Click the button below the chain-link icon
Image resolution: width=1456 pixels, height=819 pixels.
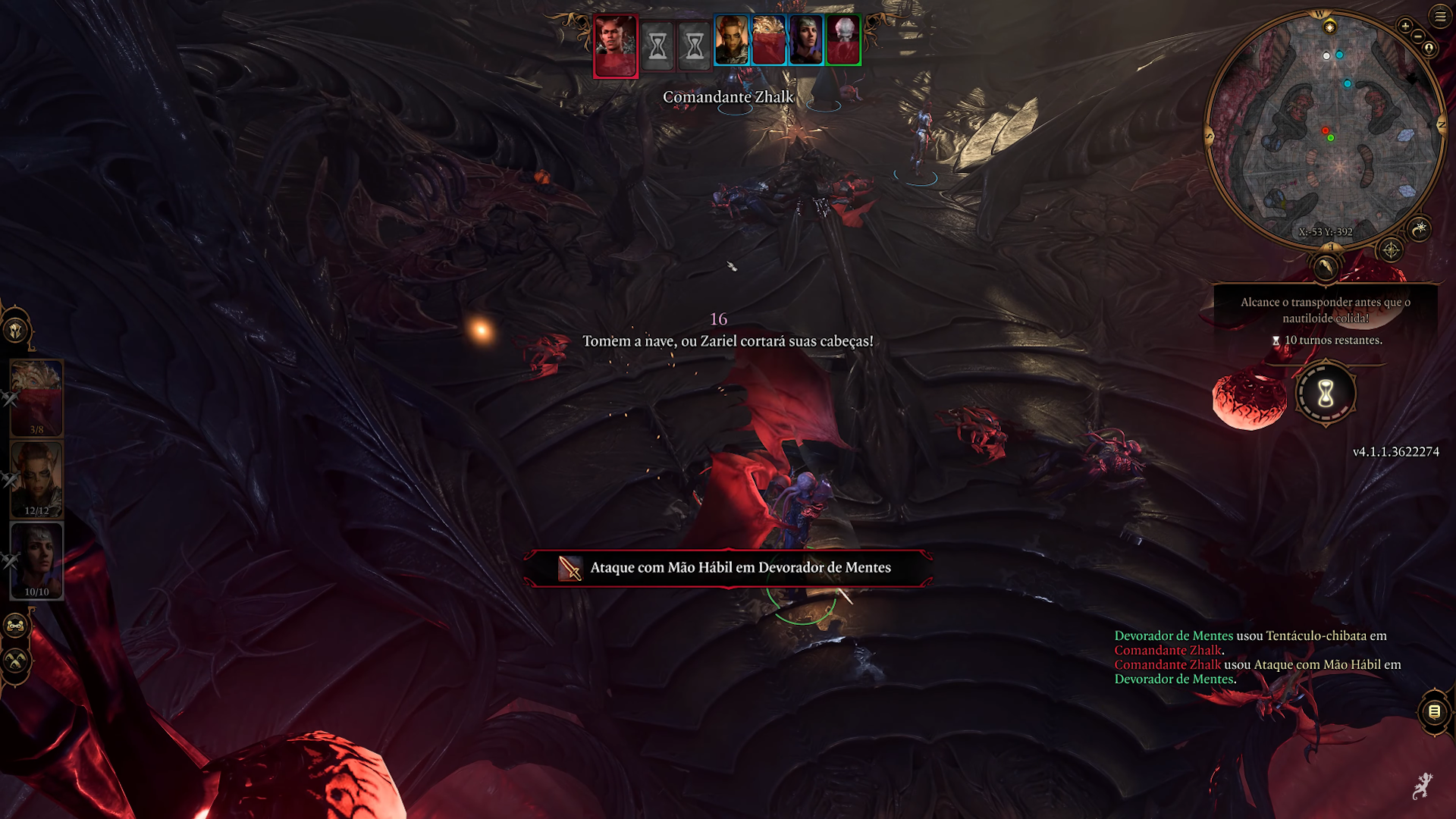coord(16,661)
